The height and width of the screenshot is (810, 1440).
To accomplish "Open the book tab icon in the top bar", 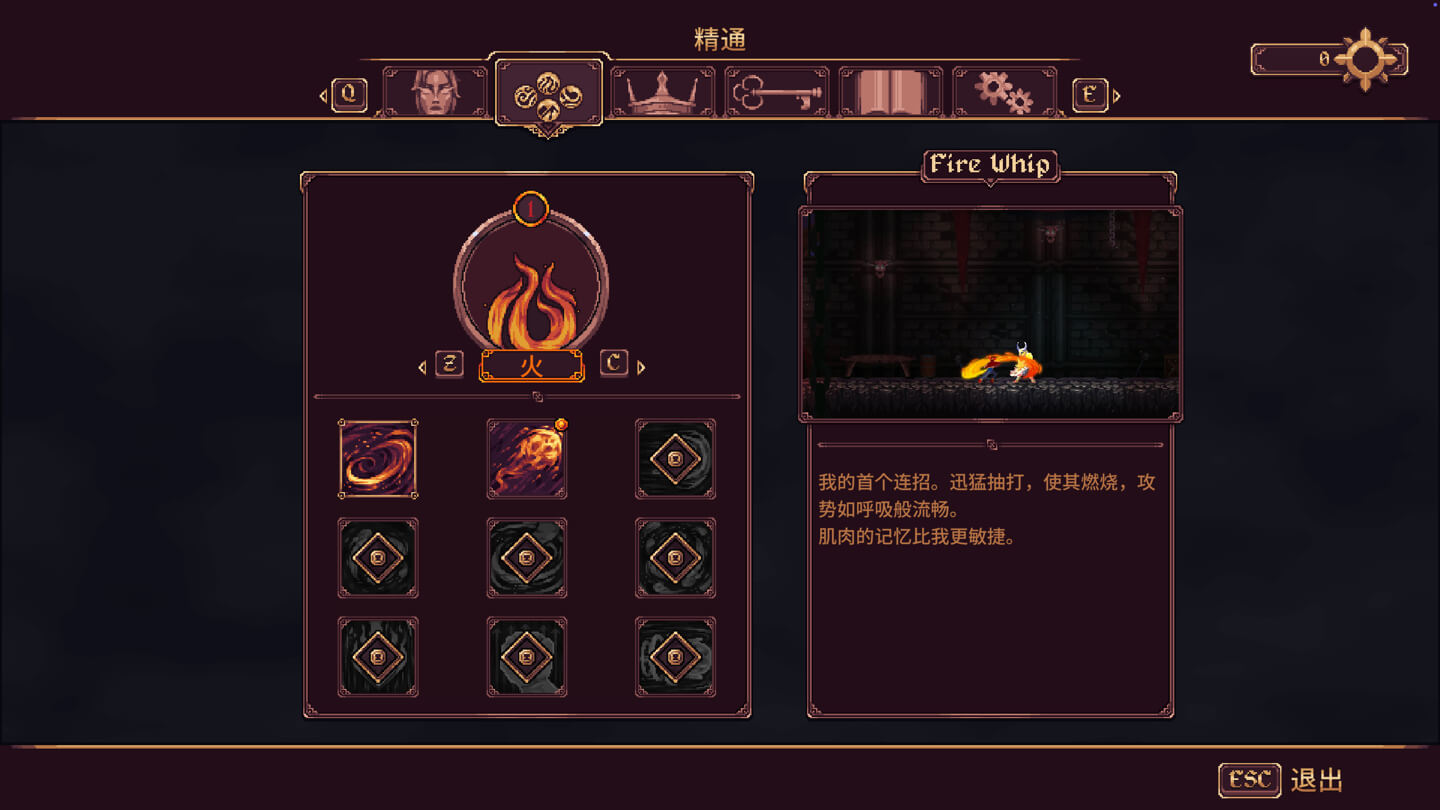I will [x=890, y=90].
